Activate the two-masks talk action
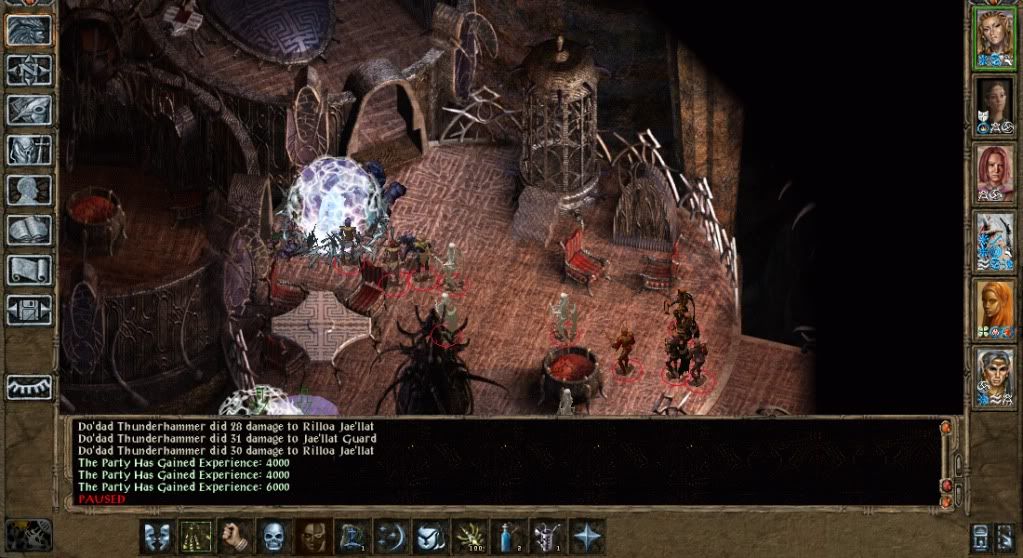Image resolution: width=1023 pixels, height=558 pixels. click(156, 535)
